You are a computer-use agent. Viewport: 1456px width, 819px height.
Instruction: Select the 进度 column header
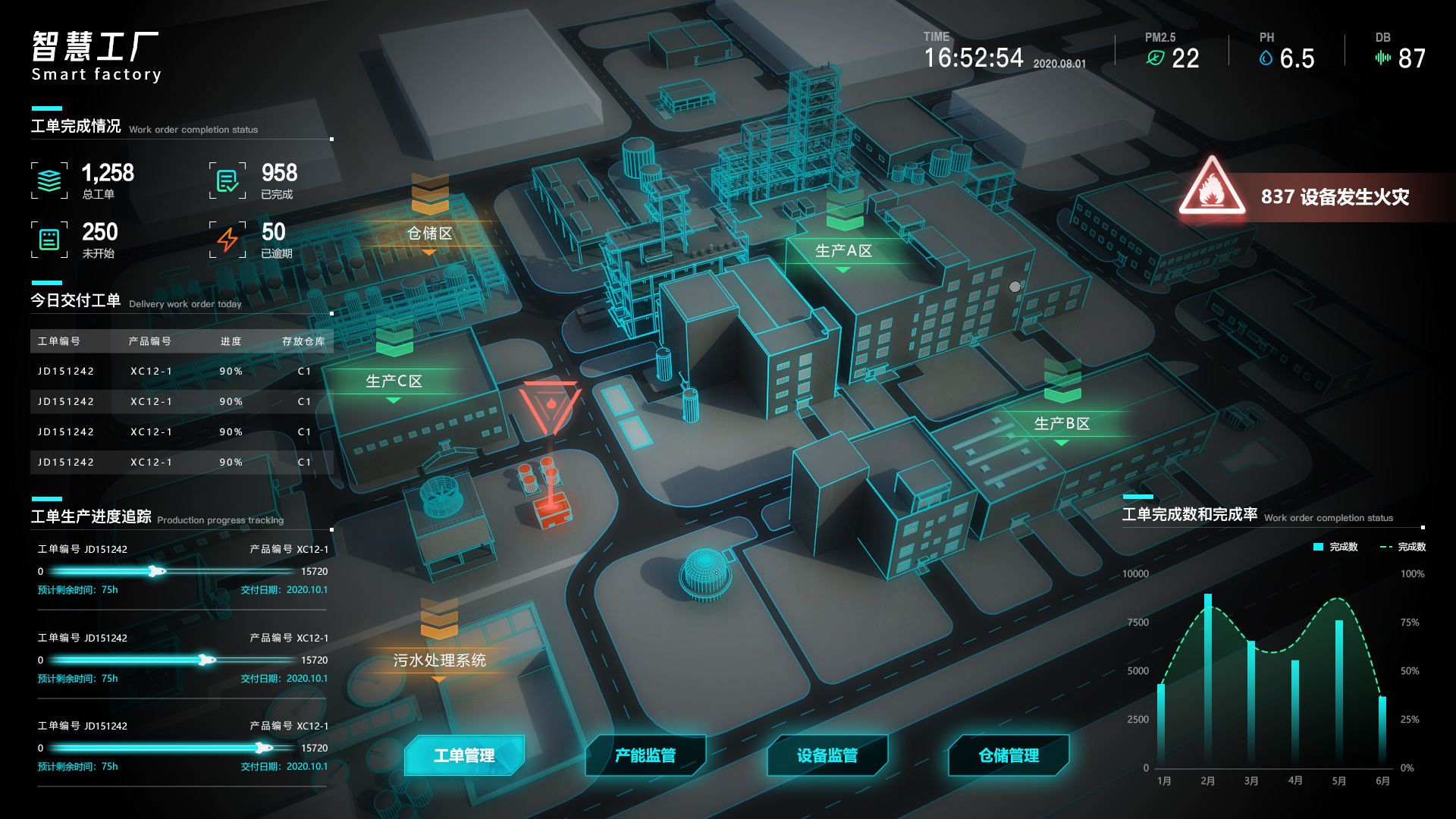point(231,341)
